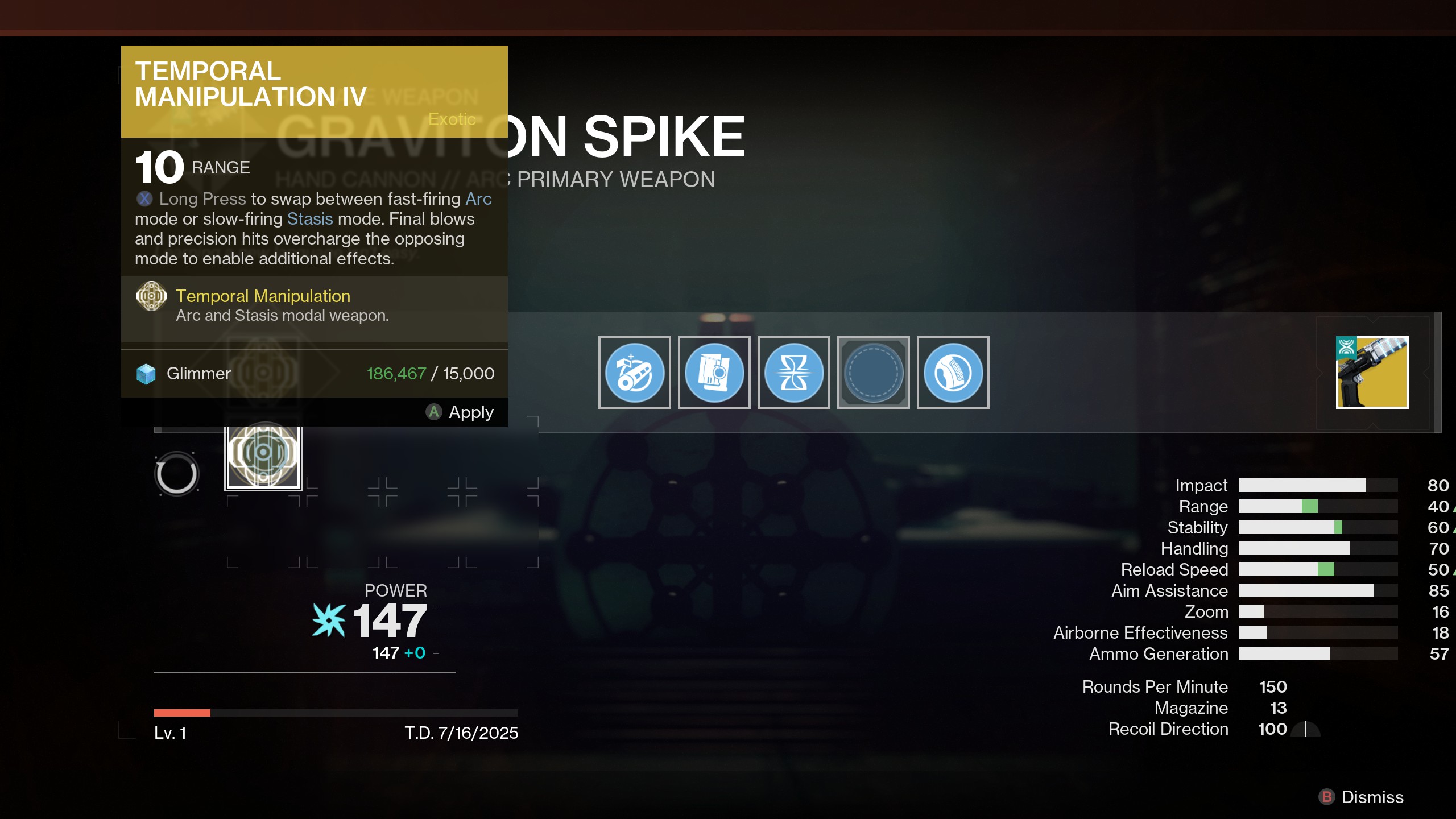Screen dimensions: 1456x819
Task: Click the Temporal Manipulation perk emblem in tooltip
Action: (150, 296)
